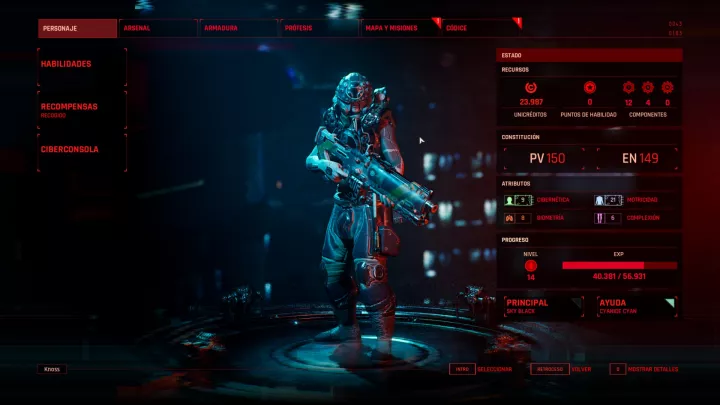Open the Ciberconsola menu entry

point(82,149)
